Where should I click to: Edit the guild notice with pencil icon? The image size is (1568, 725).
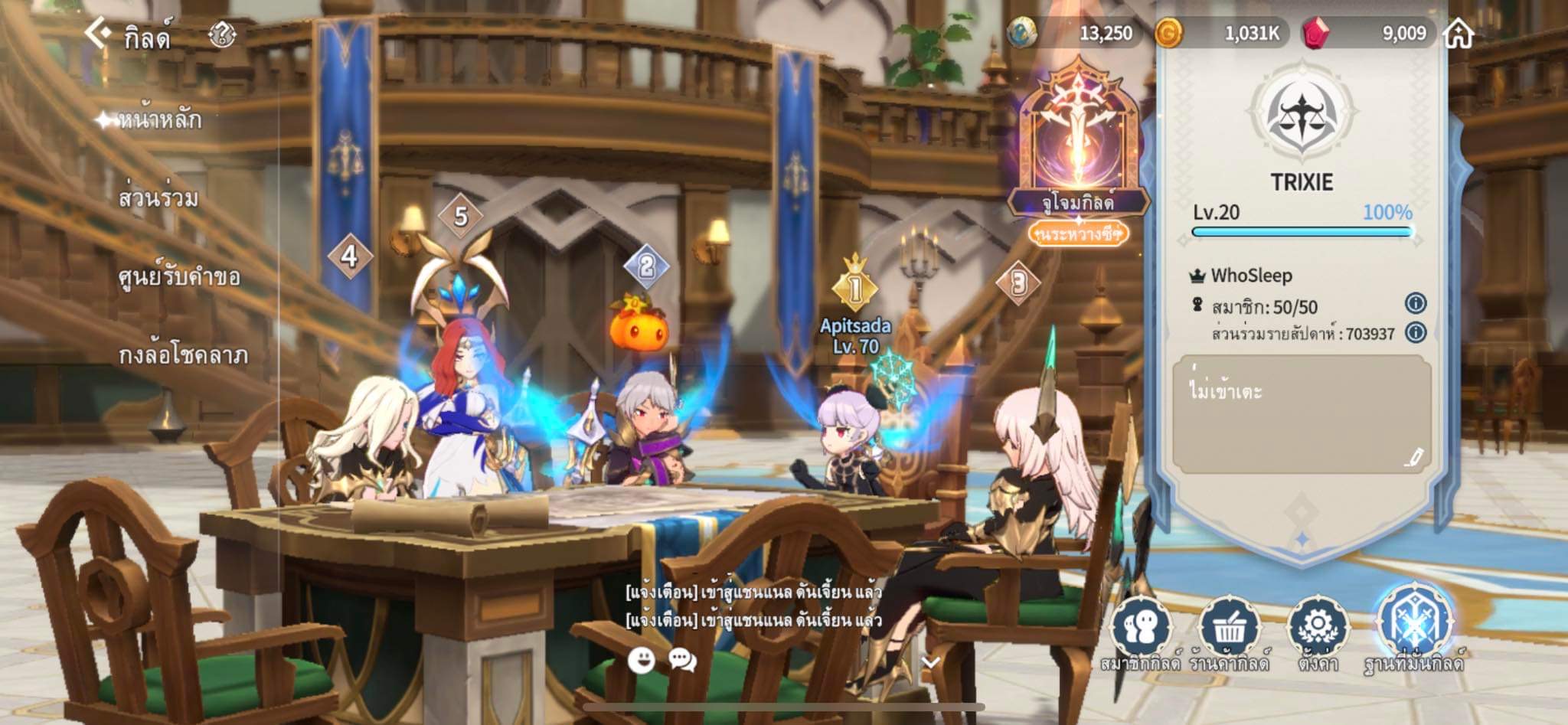pyautogui.click(x=1413, y=457)
